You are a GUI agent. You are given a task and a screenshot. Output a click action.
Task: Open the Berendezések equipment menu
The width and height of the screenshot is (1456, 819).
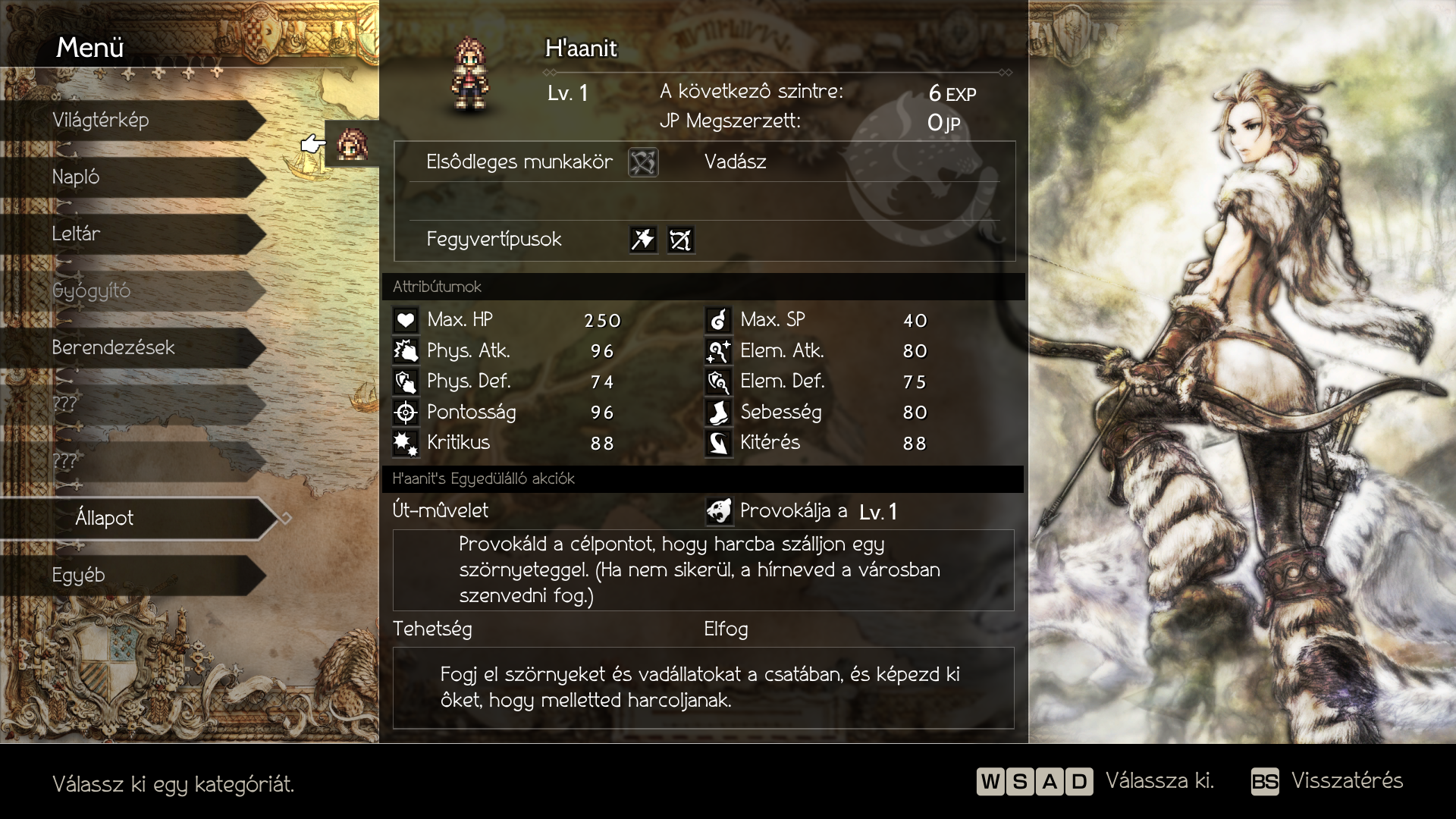[x=133, y=348]
